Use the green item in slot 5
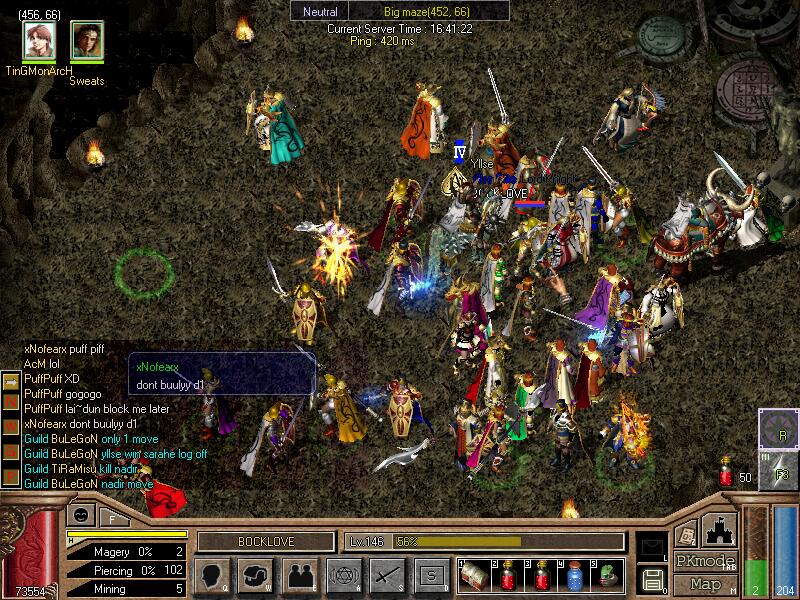Image resolution: width=800 pixels, height=600 pixels. point(607,574)
